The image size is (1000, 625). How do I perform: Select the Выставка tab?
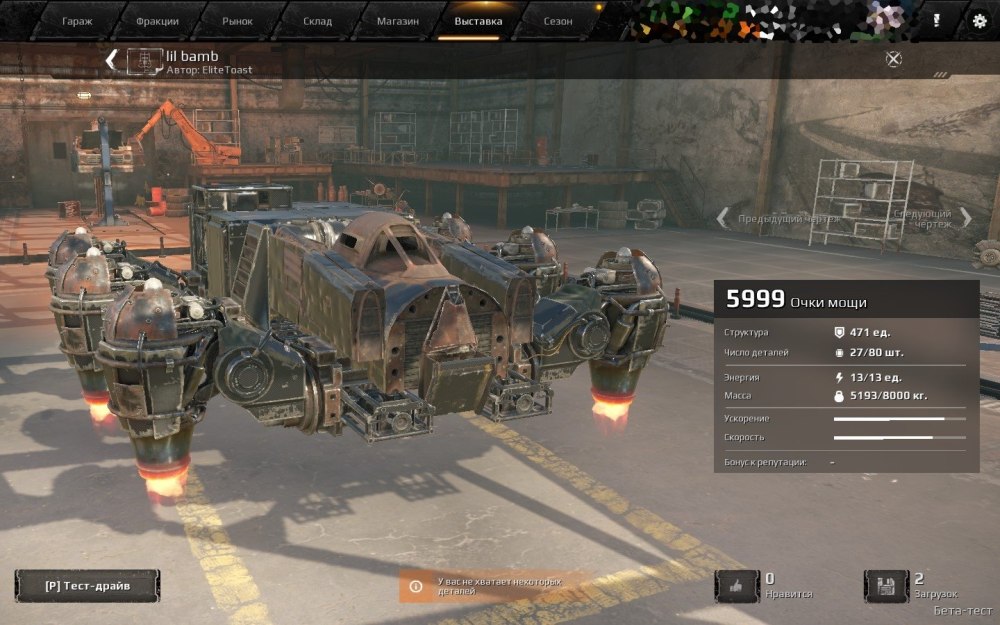[x=478, y=20]
